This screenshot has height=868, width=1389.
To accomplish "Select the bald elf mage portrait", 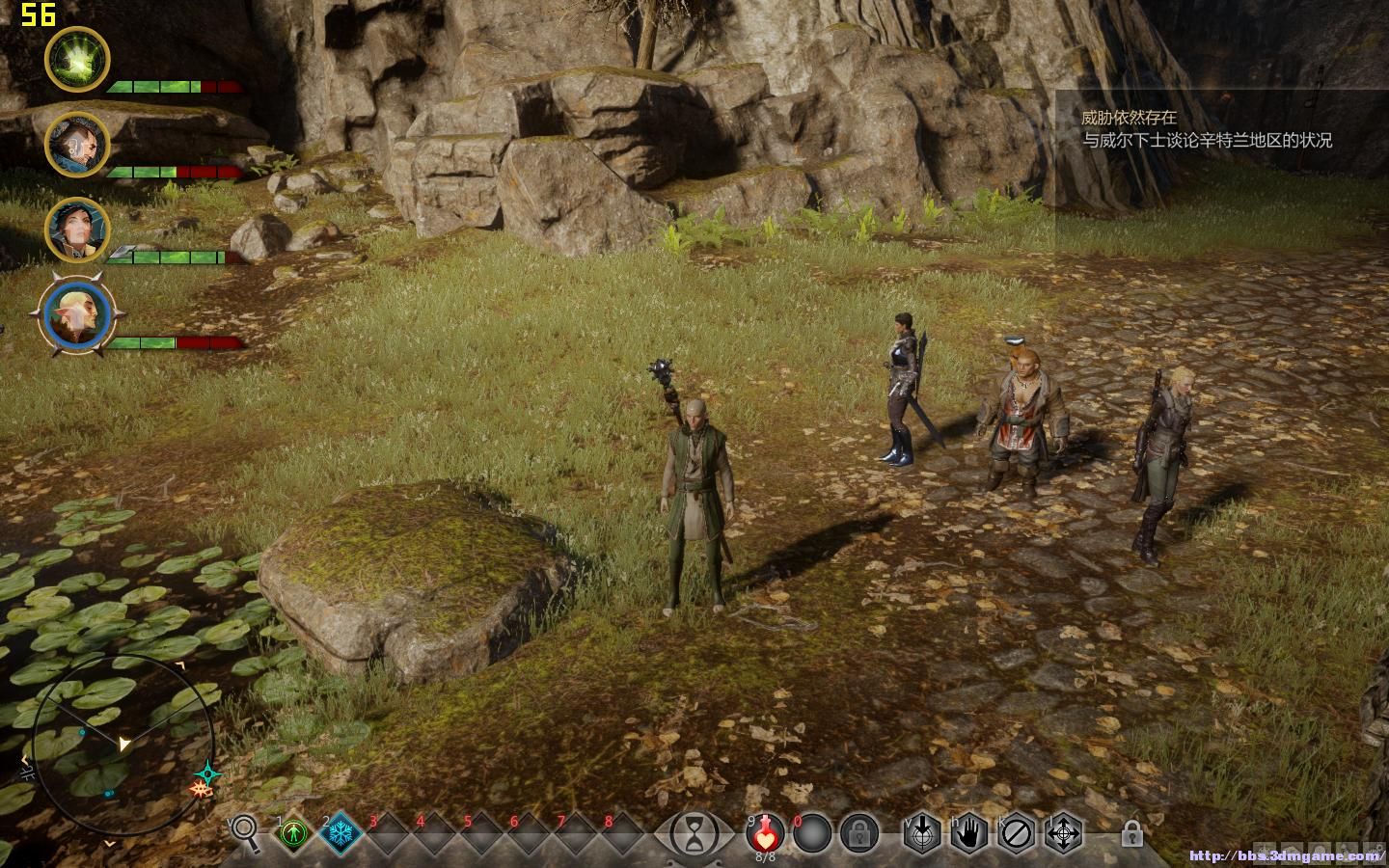I will point(77,316).
